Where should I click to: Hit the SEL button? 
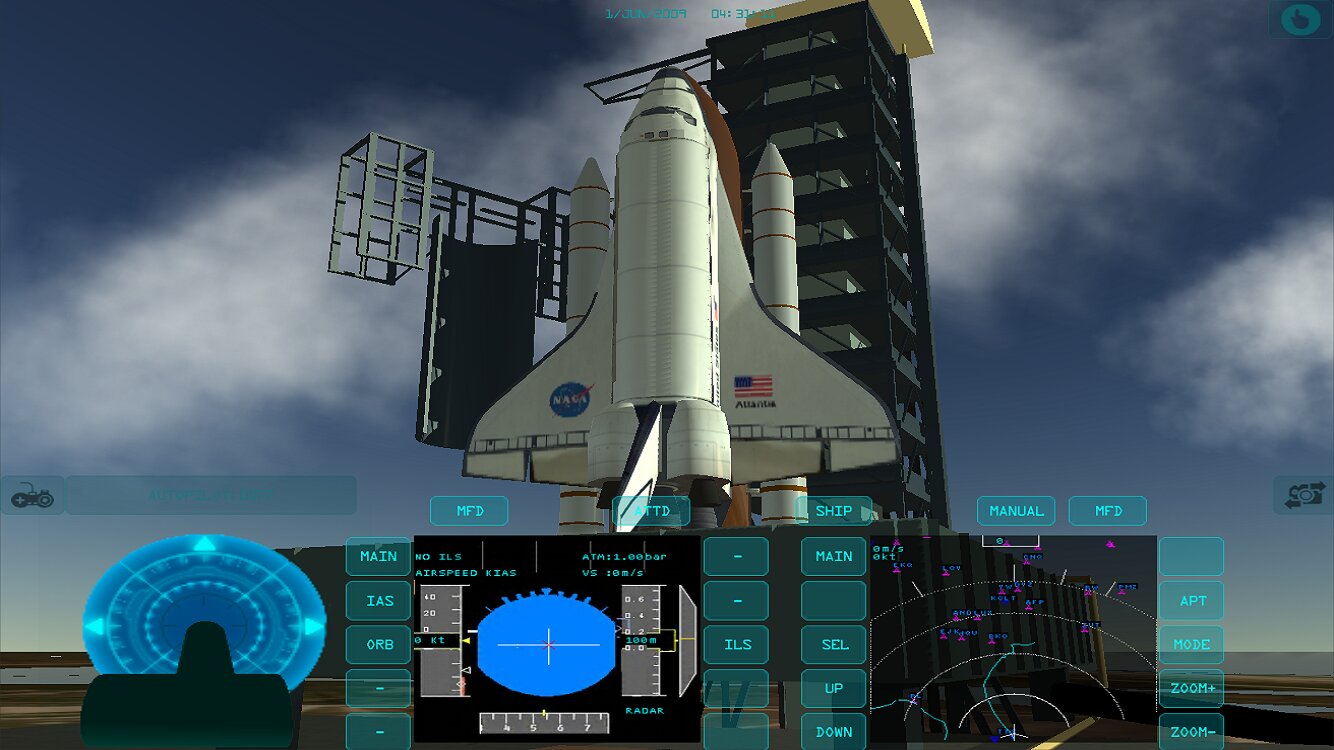pos(833,645)
